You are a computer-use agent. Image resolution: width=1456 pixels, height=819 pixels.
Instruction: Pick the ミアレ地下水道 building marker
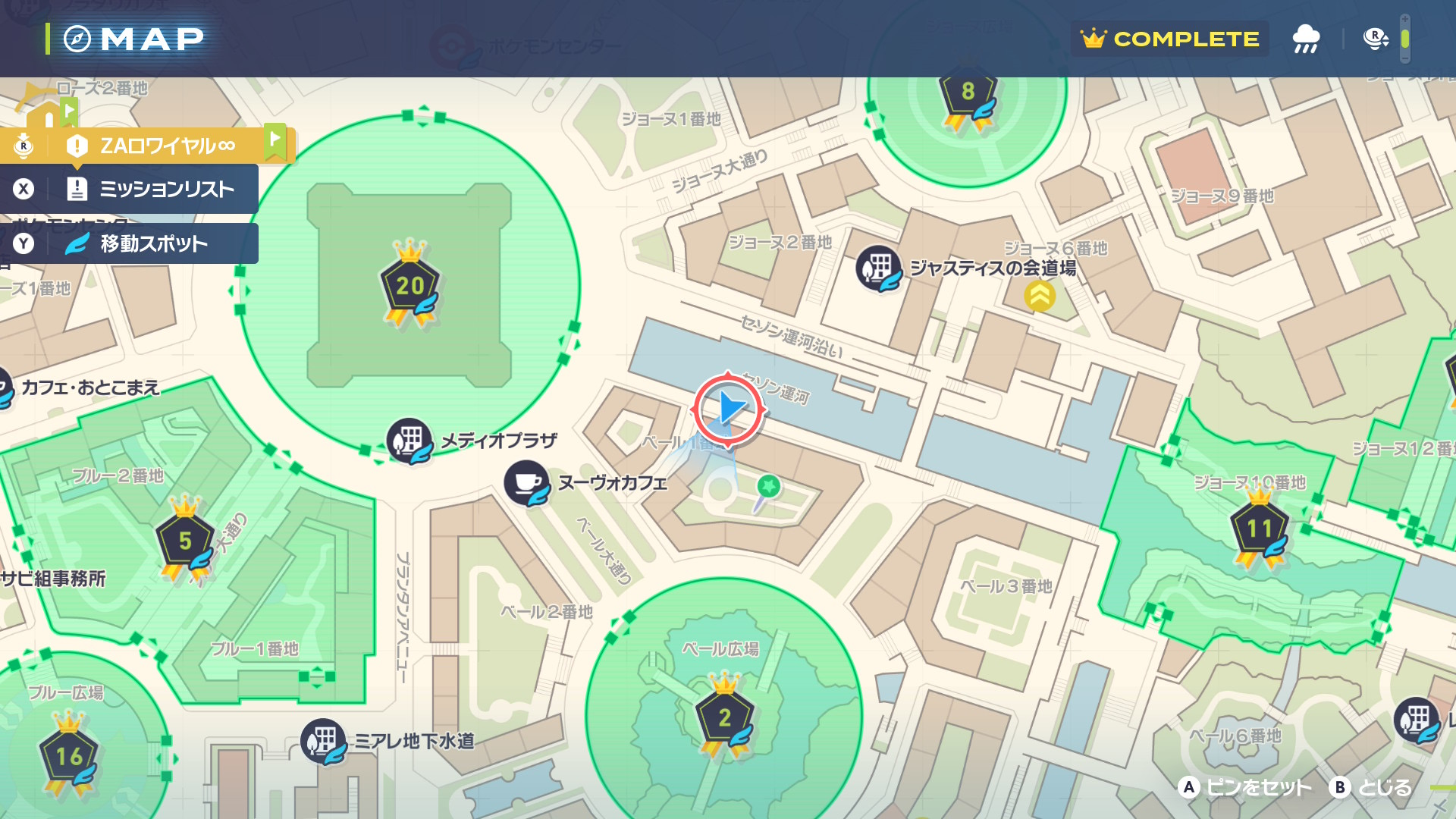click(324, 740)
